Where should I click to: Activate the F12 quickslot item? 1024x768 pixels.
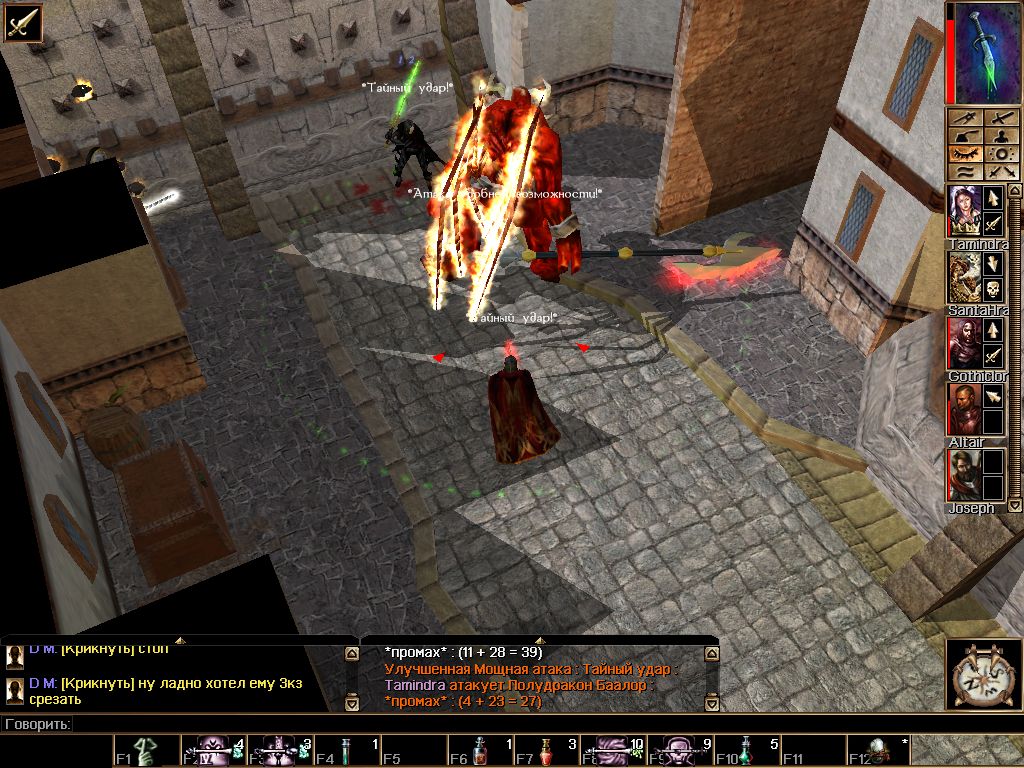880,751
